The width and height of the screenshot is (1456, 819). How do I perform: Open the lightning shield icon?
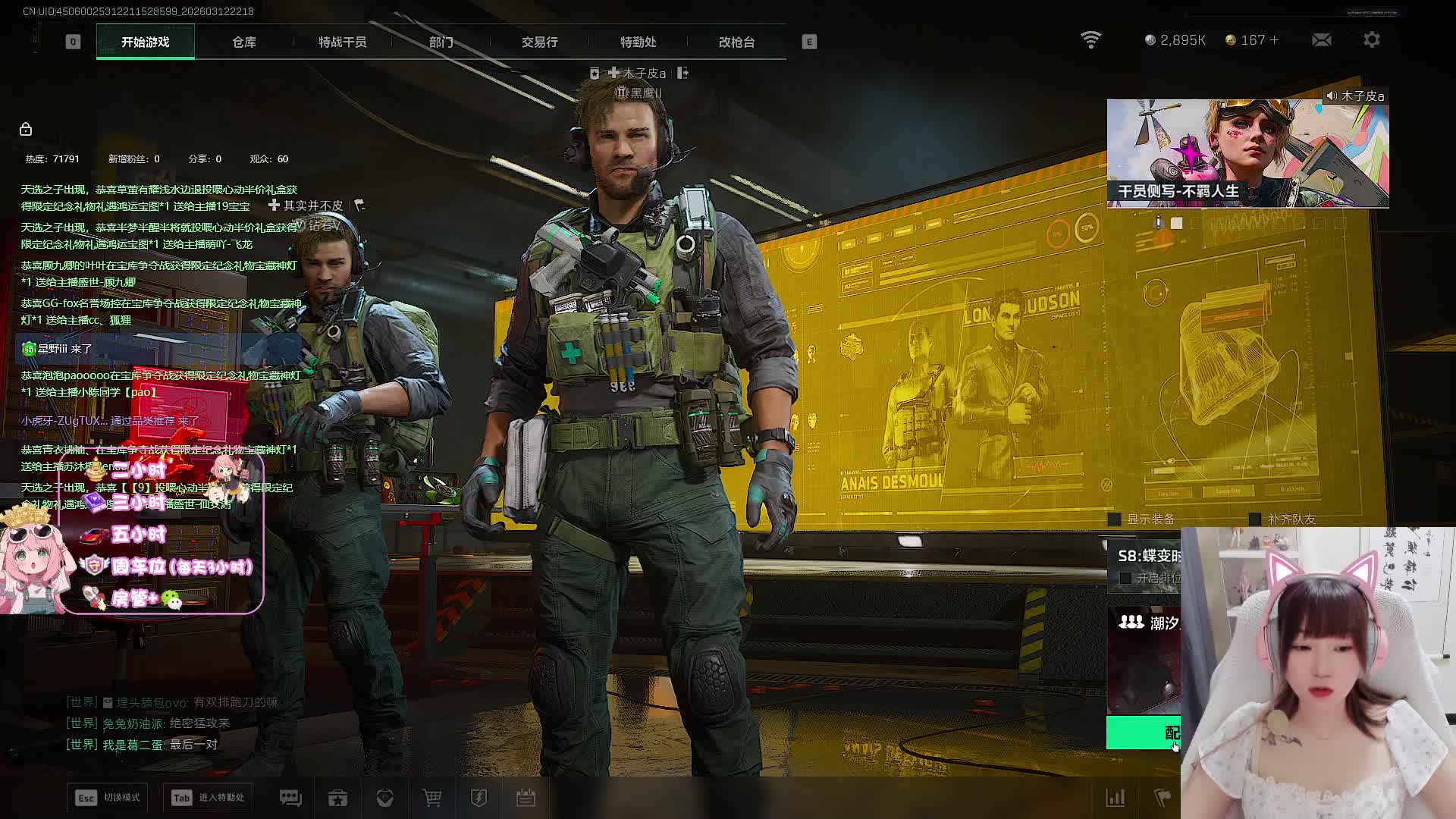coord(479,798)
